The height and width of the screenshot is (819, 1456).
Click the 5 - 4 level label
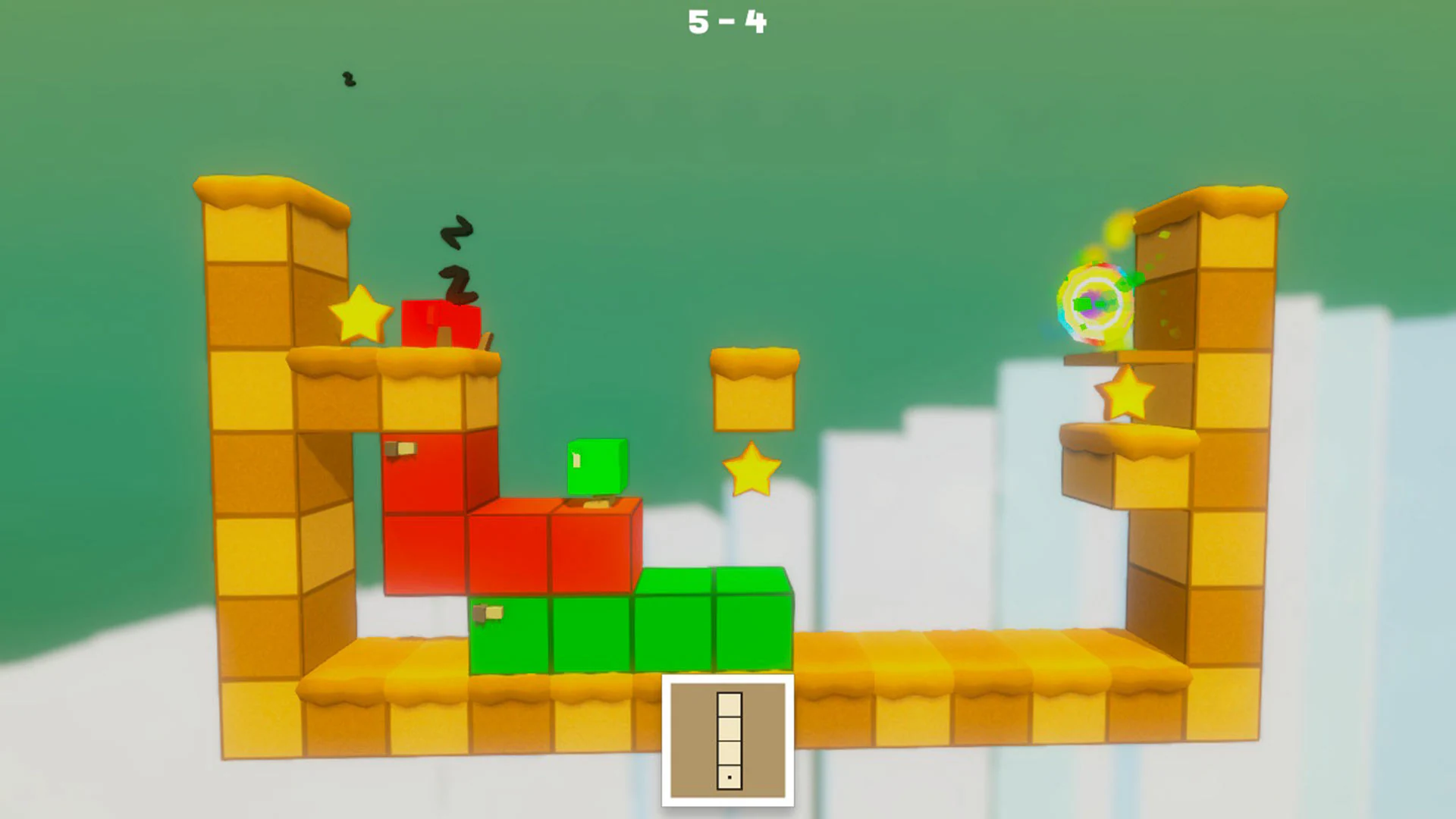[726, 21]
